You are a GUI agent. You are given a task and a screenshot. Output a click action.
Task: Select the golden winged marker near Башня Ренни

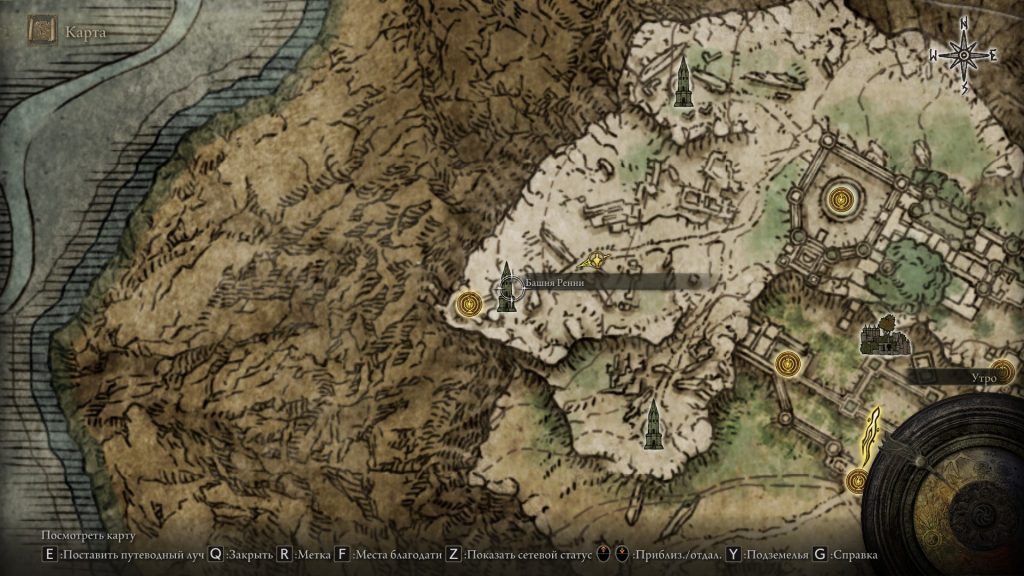coord(596,260)
